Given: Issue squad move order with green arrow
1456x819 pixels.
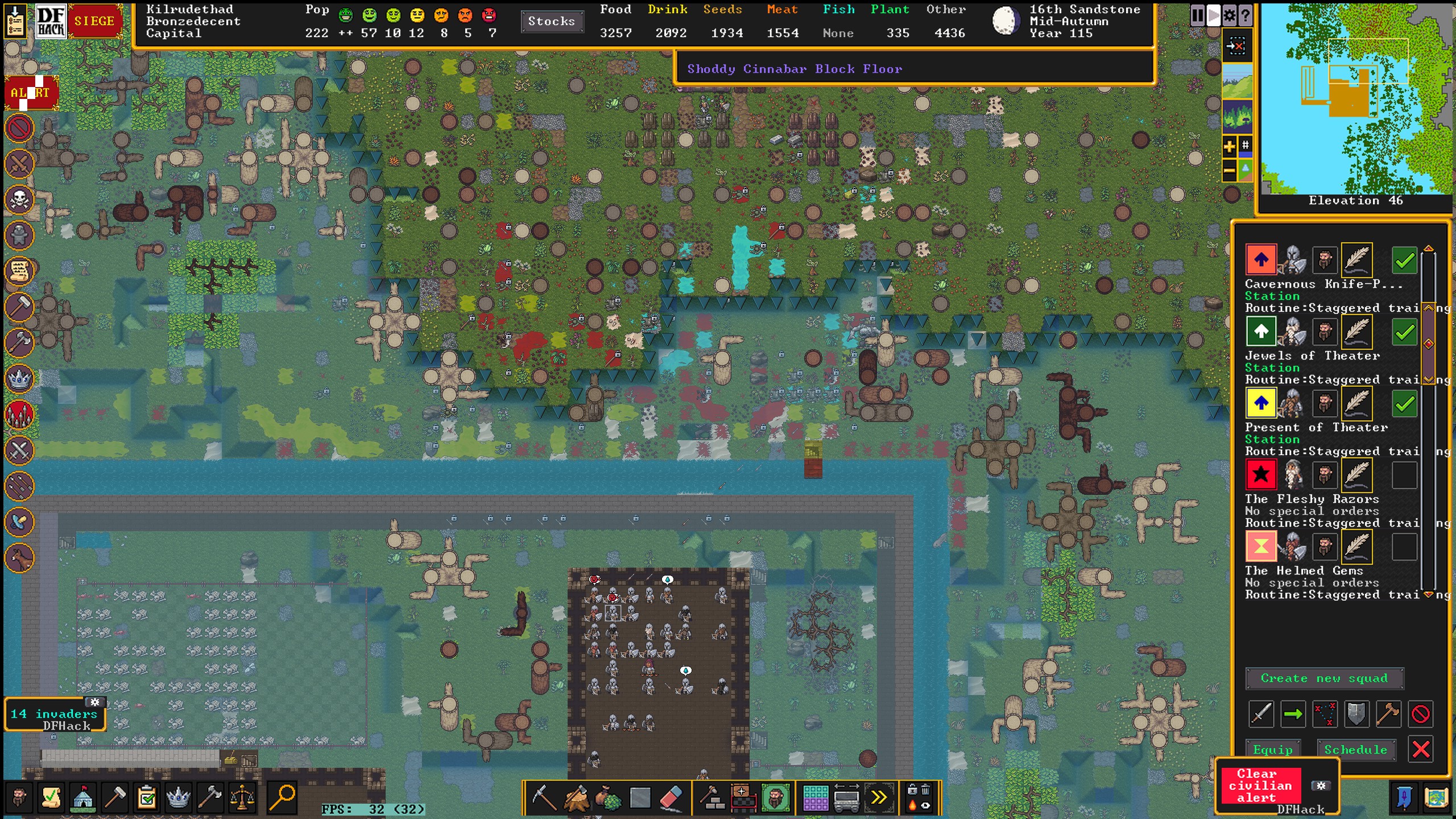Looking at the screenshot, I should tap(1293, 714).
